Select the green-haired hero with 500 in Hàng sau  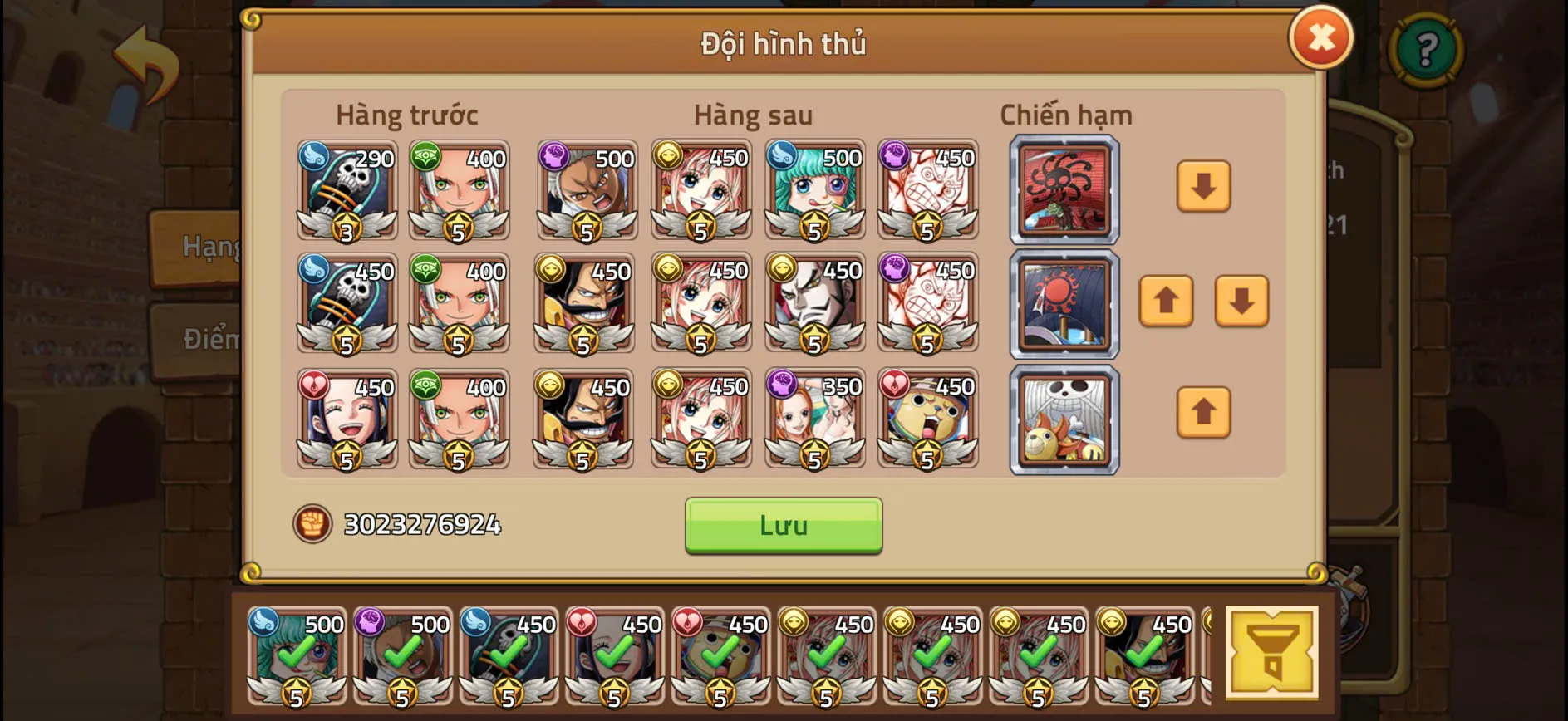(x=815, y=192)
